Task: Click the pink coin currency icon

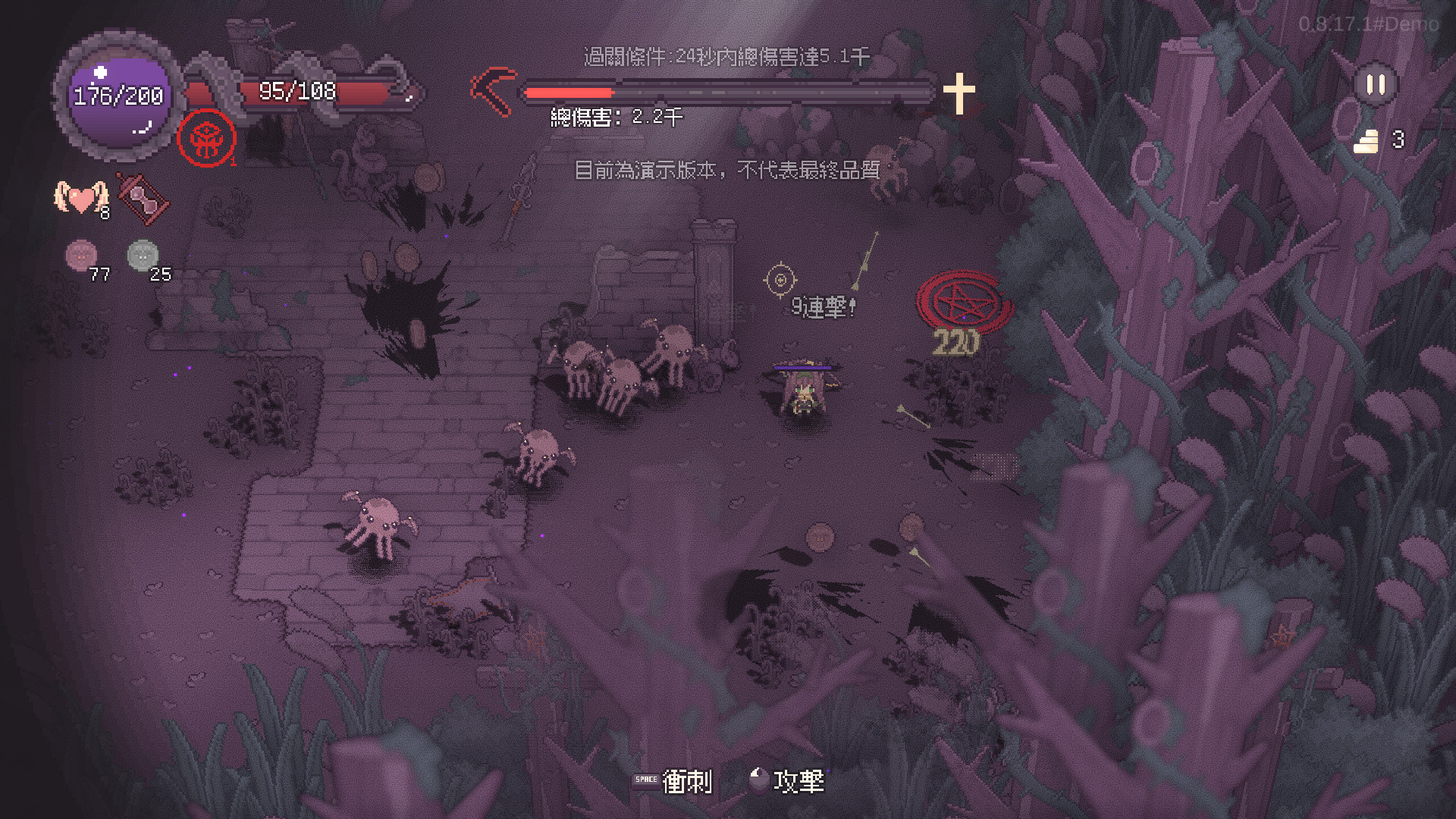Action: pyautogui.click(x=81, y=256)
